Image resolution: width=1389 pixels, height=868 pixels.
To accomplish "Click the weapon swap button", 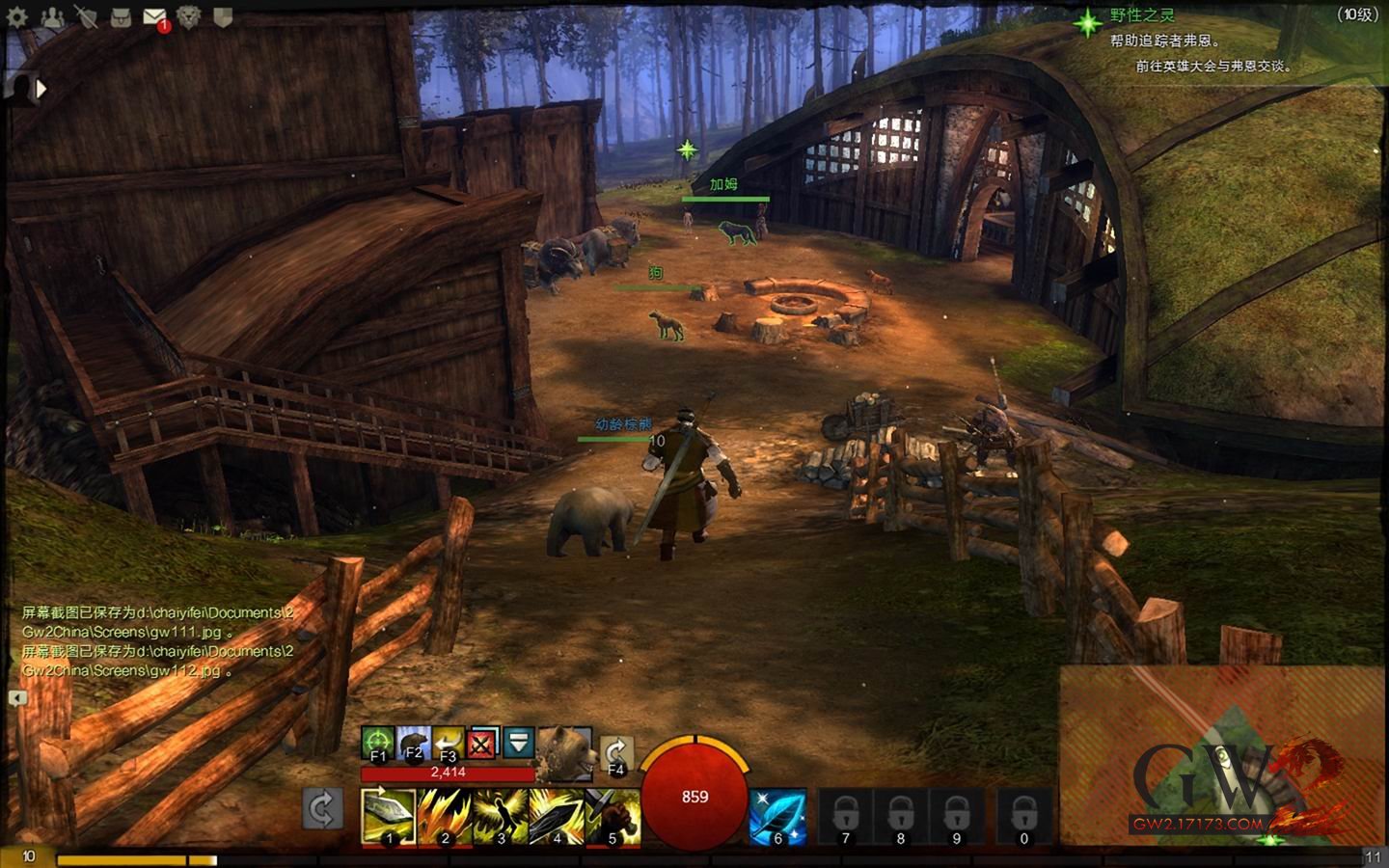I will [323, 808].
